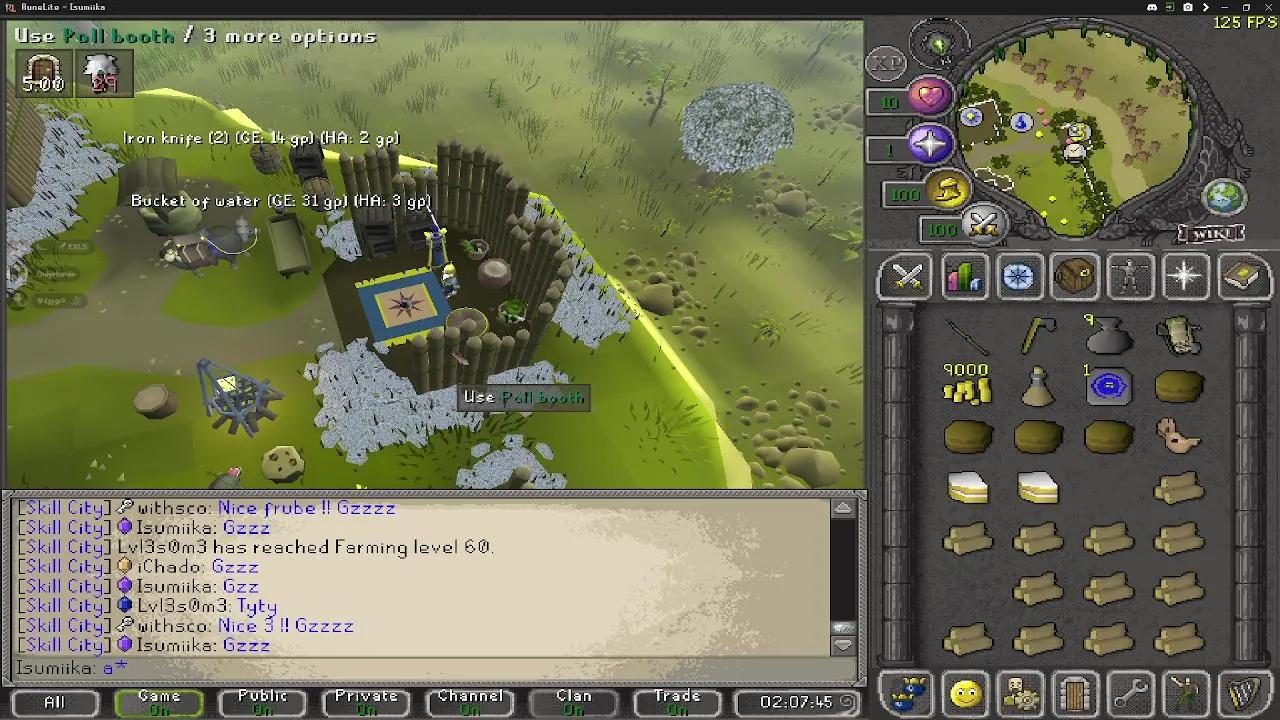Toggle run mode on the energy orb

point(946,191)
